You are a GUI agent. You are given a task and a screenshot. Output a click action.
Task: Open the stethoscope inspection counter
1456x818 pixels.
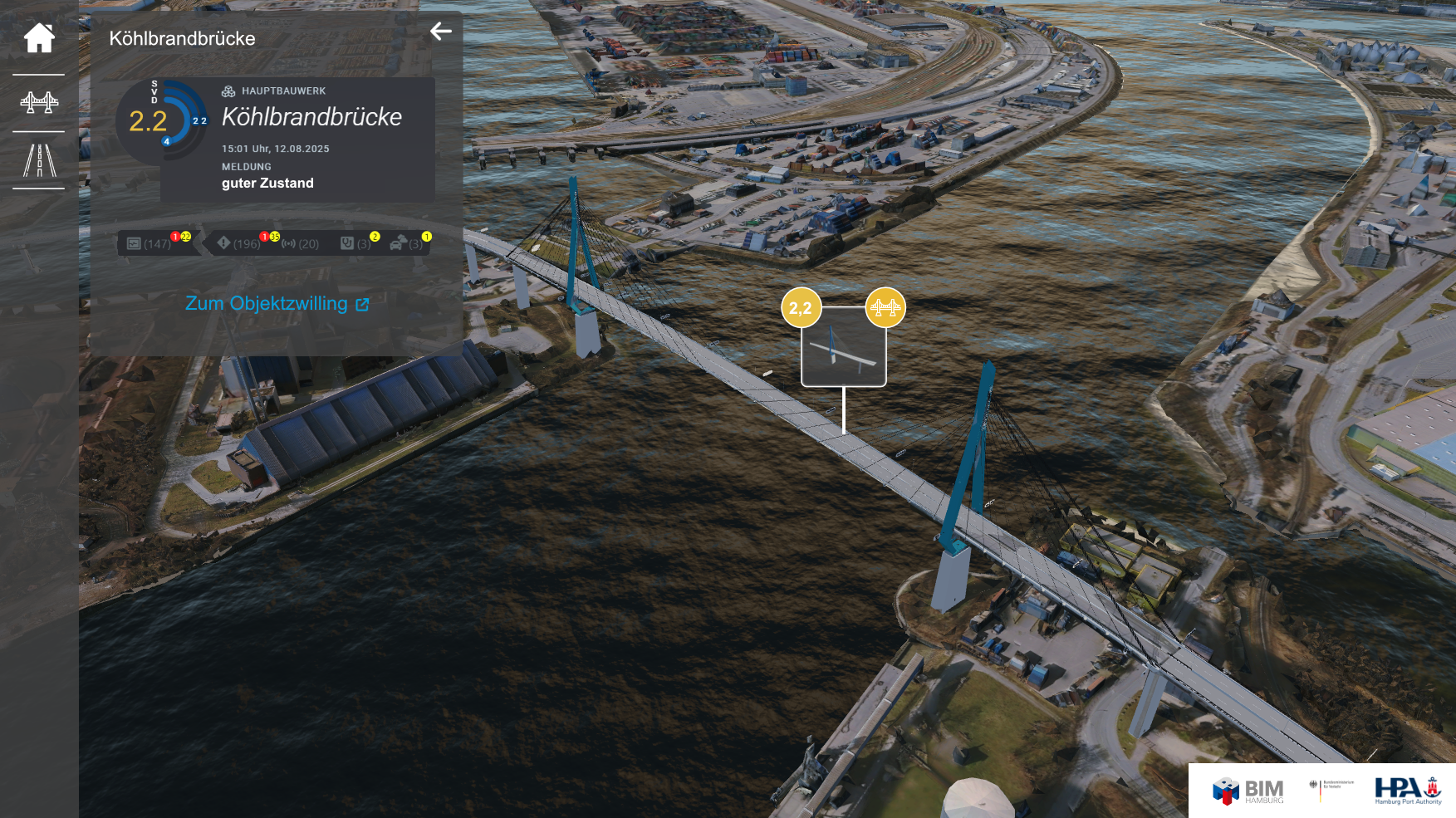coord(355,243)
